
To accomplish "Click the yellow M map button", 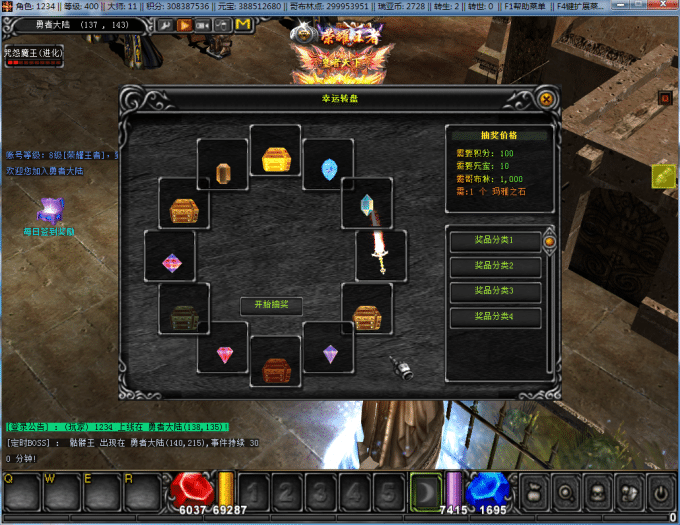I will point(243,23).
